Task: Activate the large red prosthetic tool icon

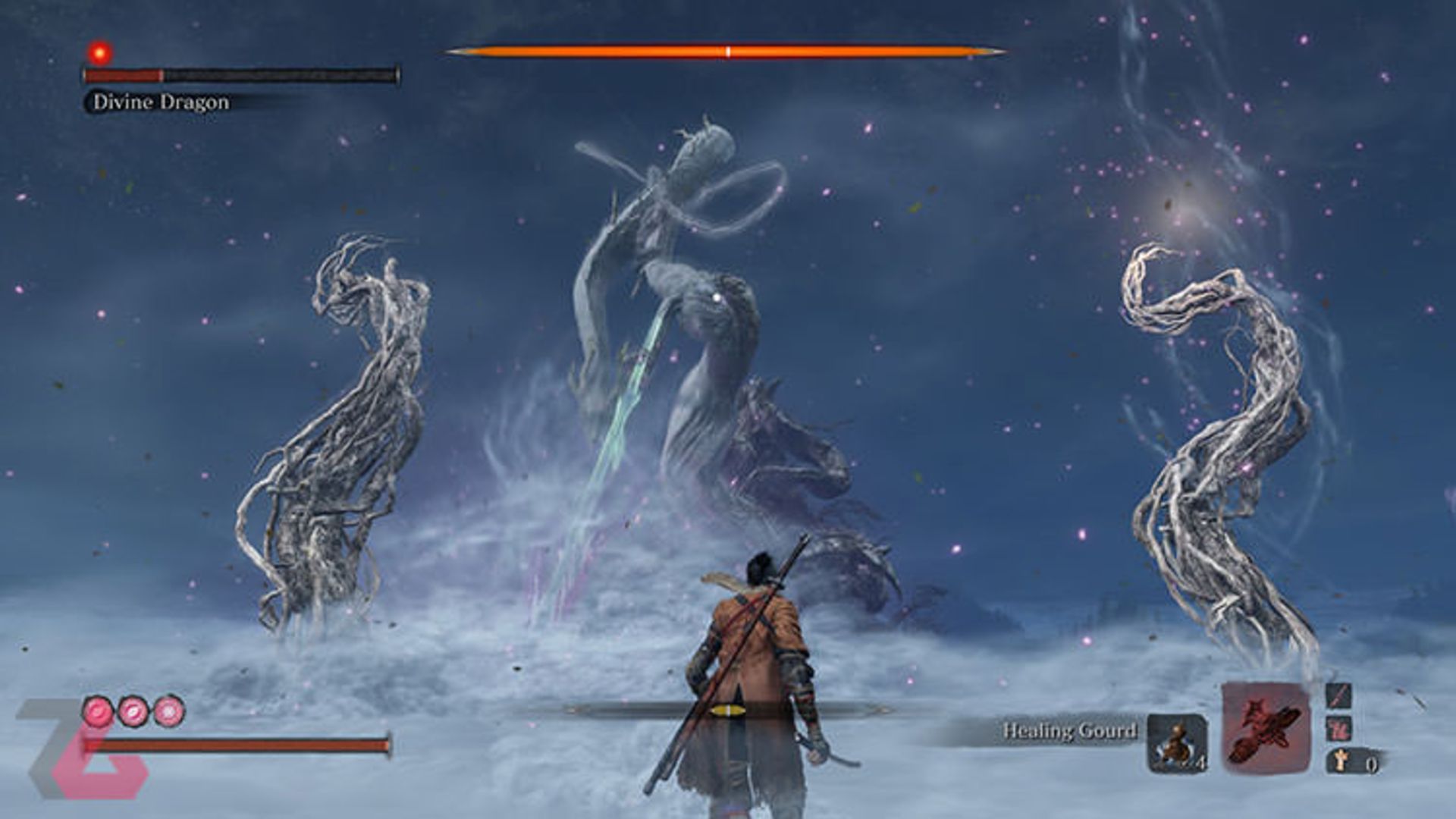Action: (1266, 727)
